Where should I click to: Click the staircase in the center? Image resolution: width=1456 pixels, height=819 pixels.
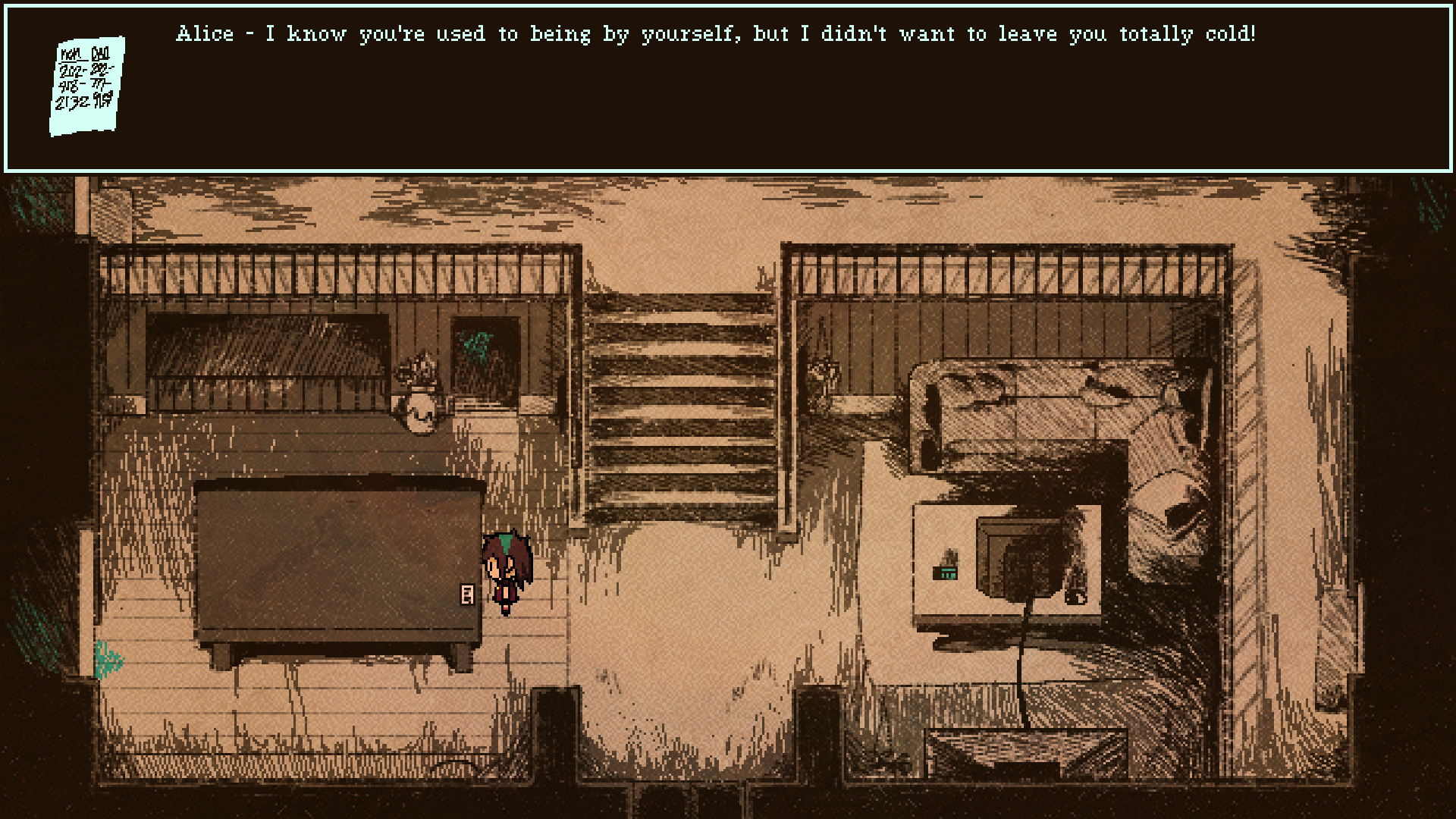pos(682,409)
